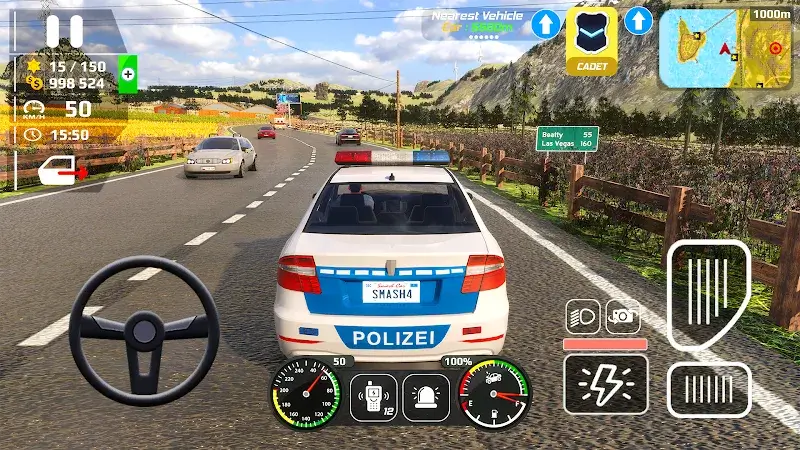The height and width of the screenshot is (450, 800).
Task: Switch the camera view
Action: point(623,316)
